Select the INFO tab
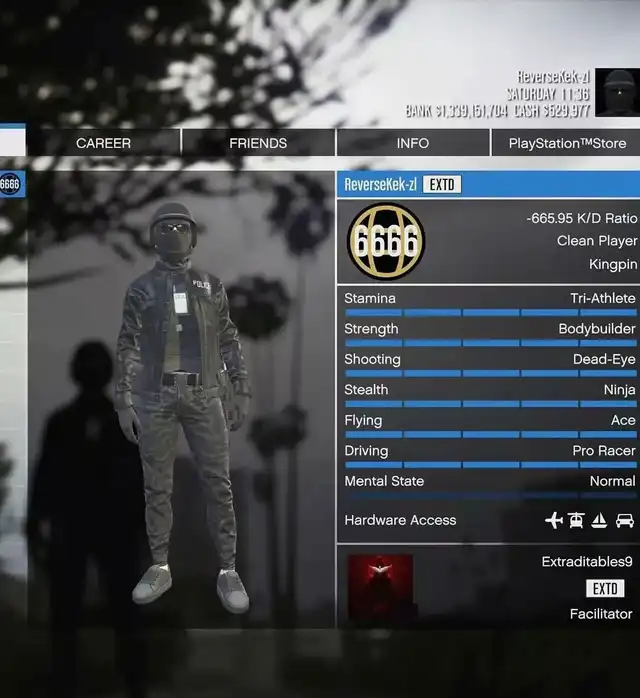Image resolution: width=640 pixels, height=698 pixels. (412, 143)
